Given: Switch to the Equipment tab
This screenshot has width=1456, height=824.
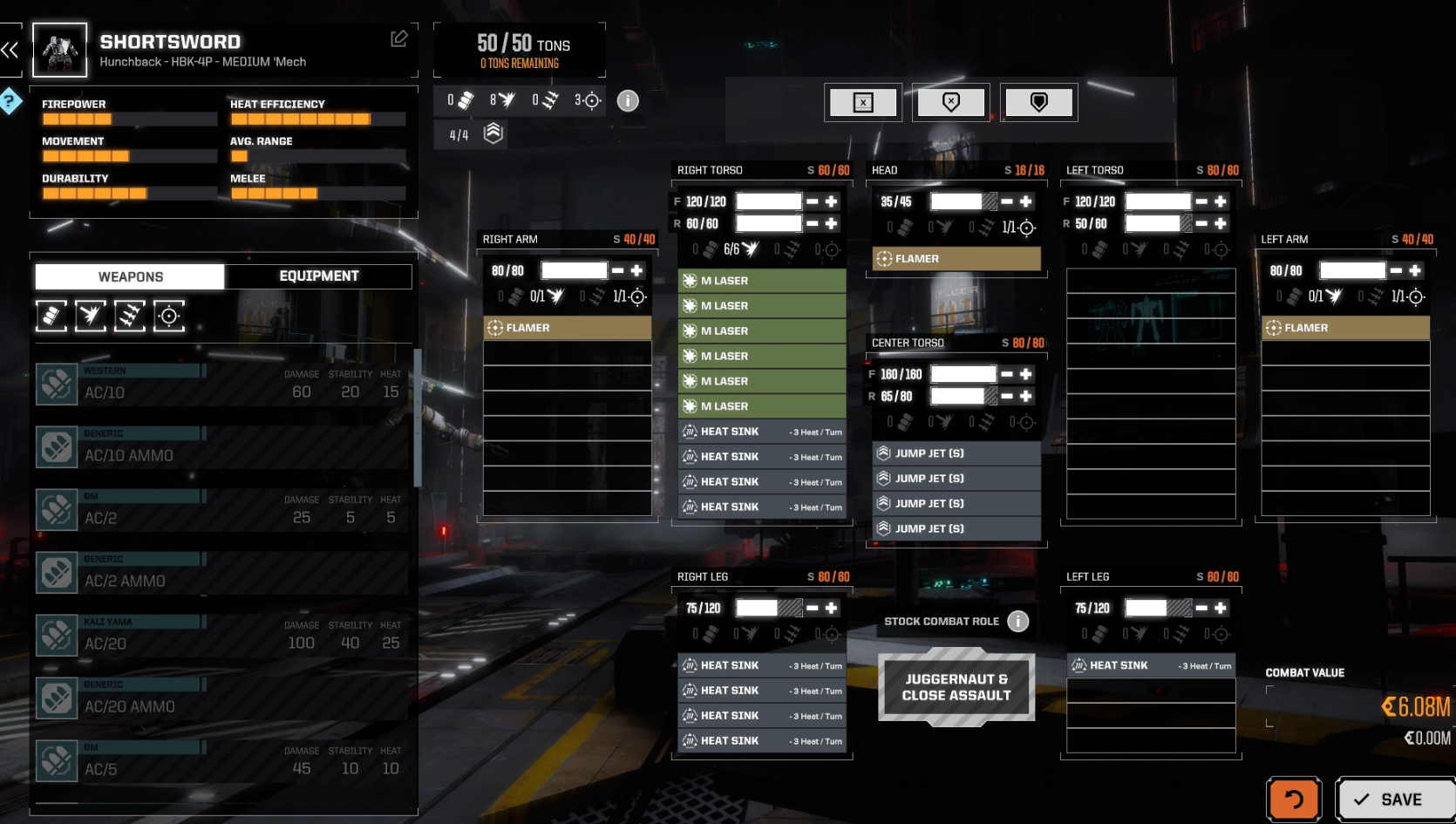Looking at the screenshot, I should point(318,276).
